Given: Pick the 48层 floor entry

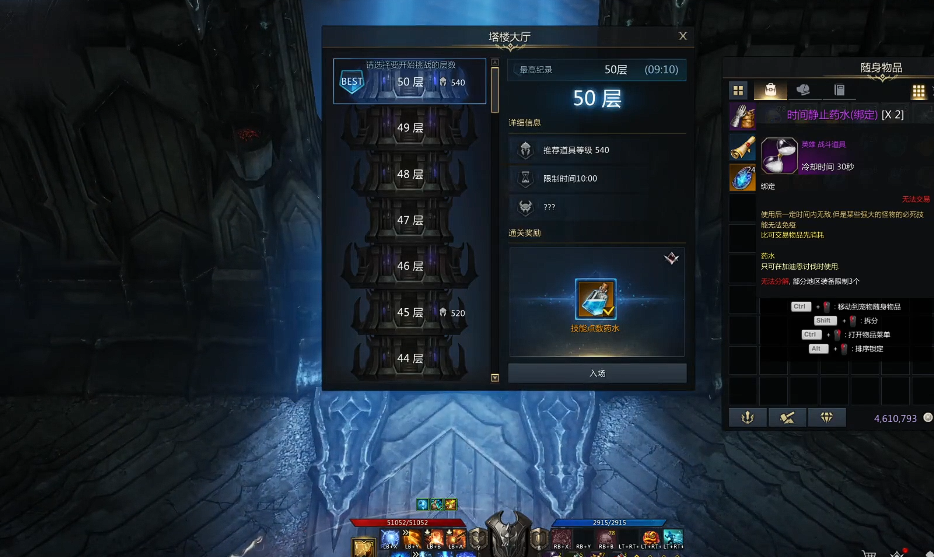Looking at the screenshot, I should (x=410, y=174).
